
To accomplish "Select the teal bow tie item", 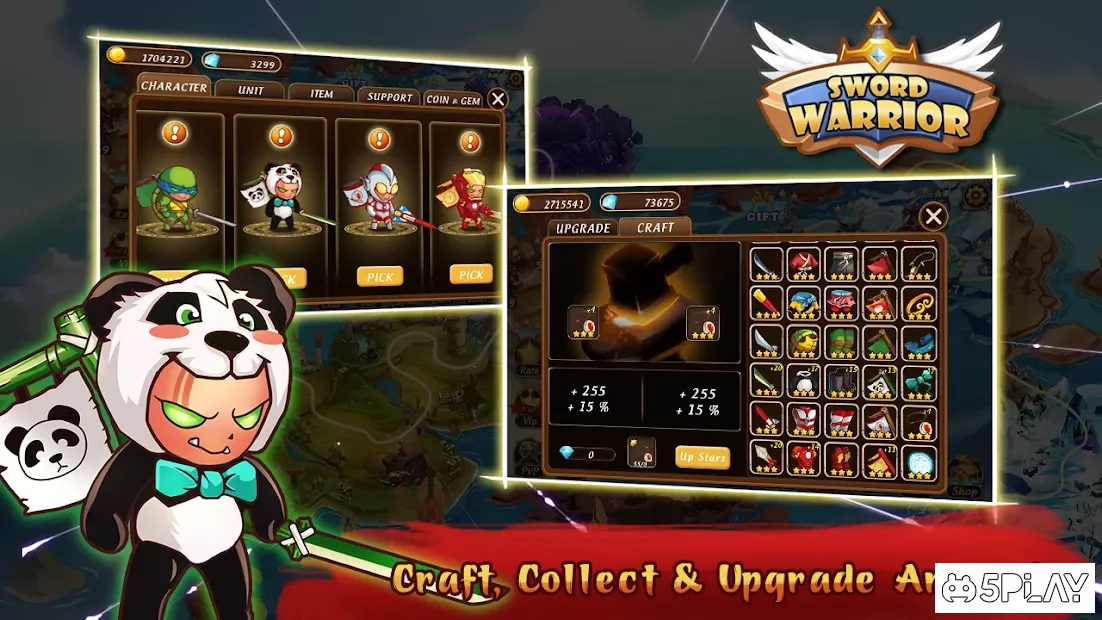I will point(918,382).
